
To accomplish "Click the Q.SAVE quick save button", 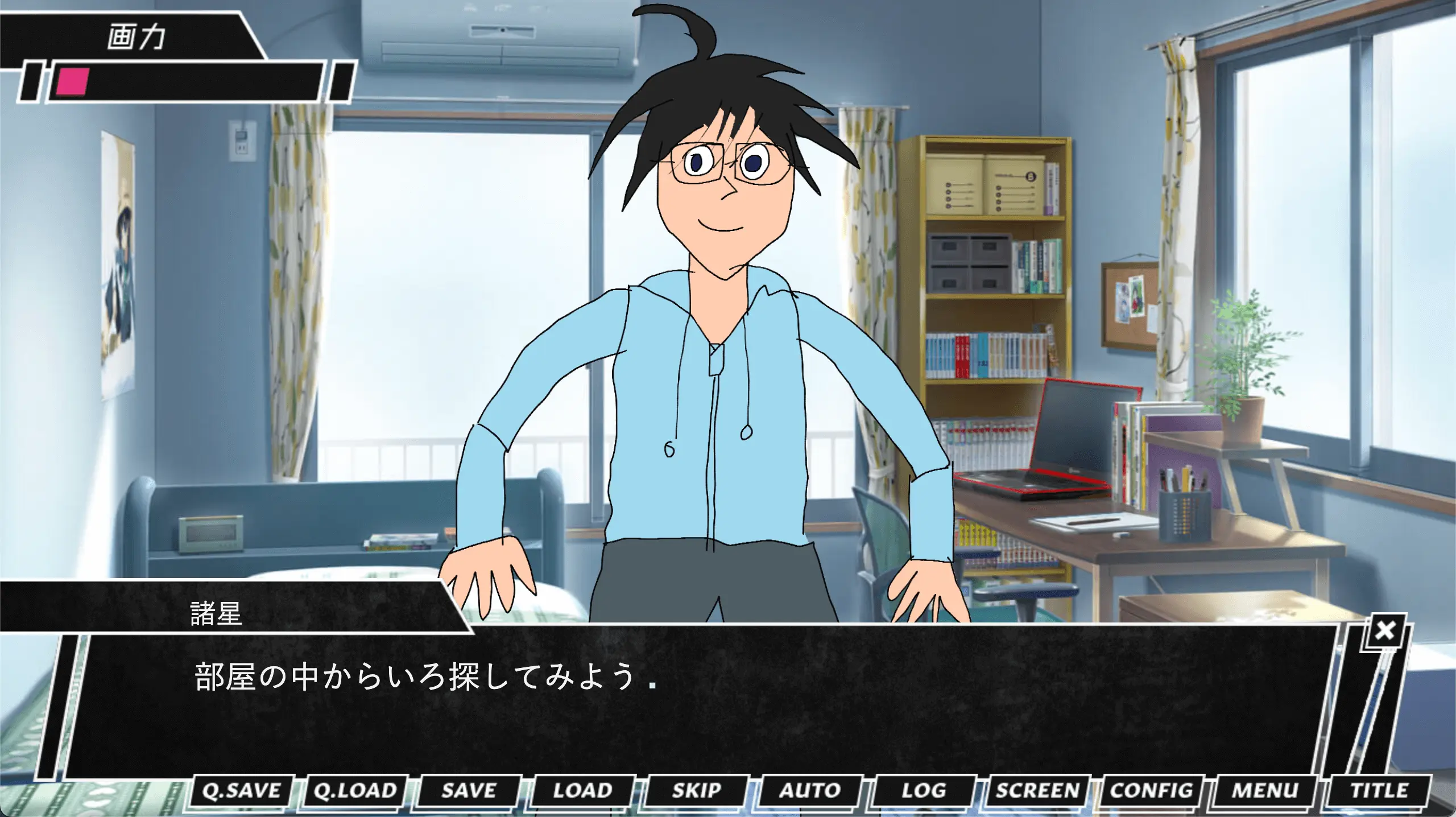I will pyautogui.click(x=241, y=791).
